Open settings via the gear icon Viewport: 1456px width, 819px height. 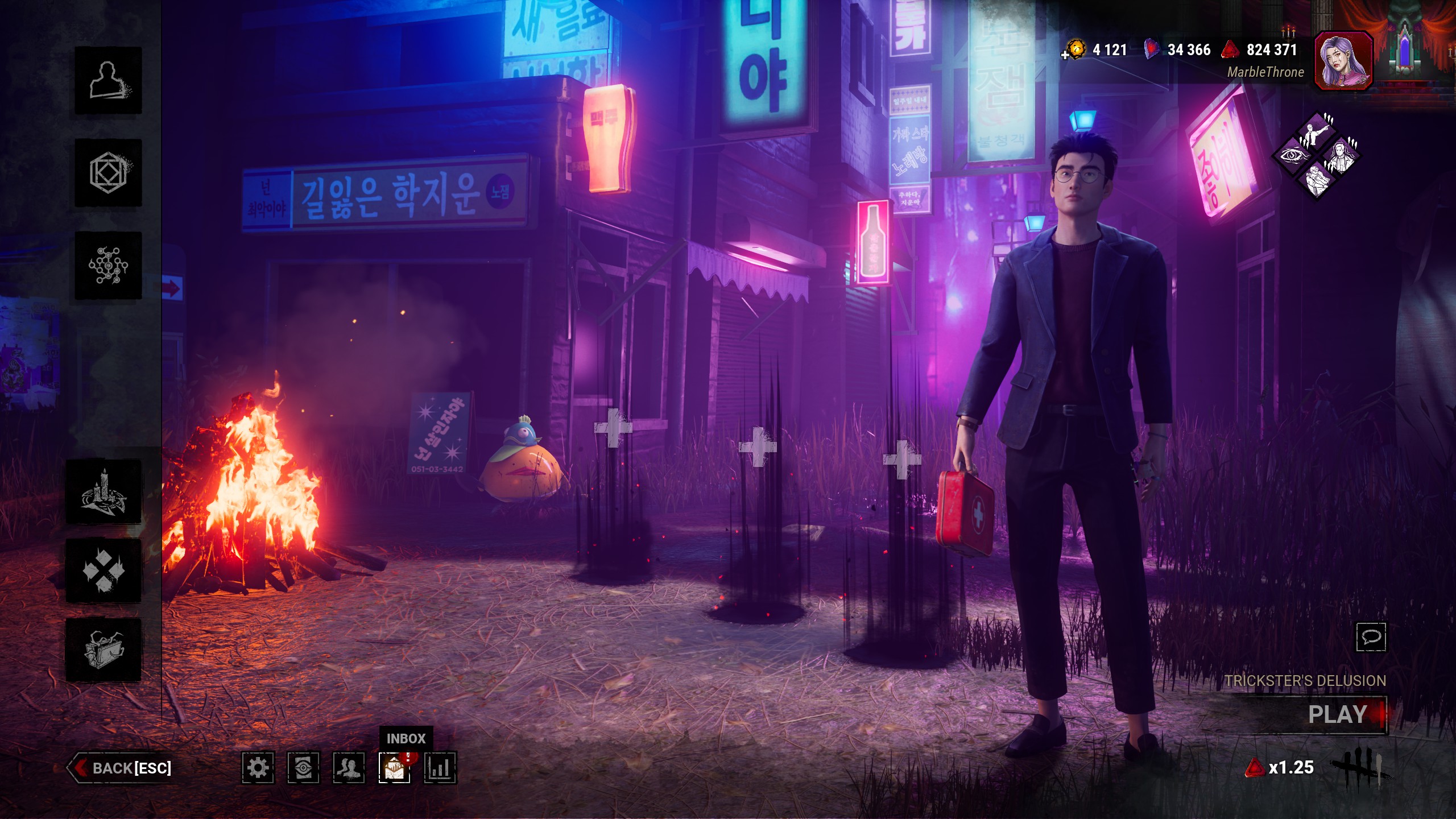258,768
